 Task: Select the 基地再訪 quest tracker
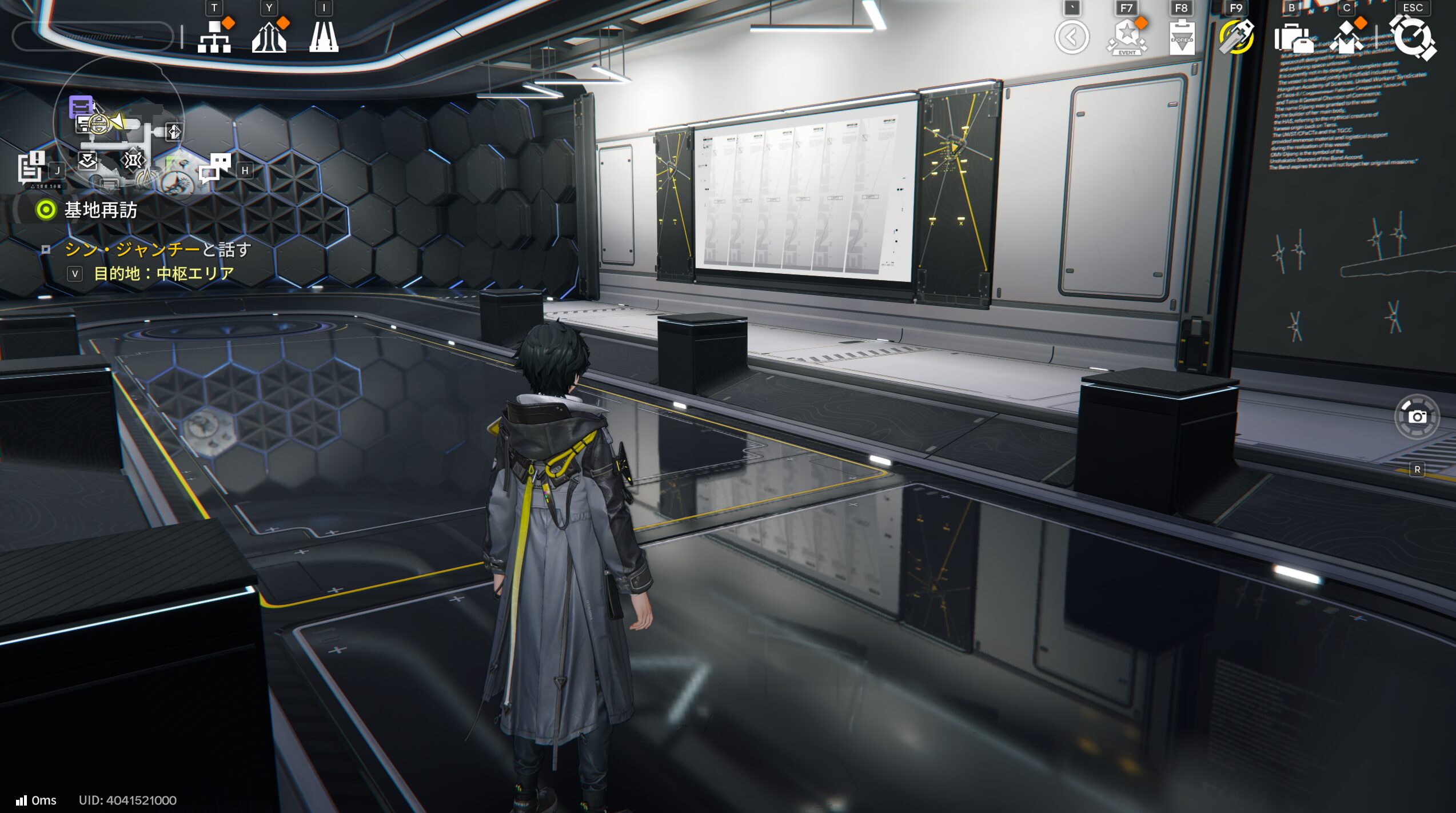coord(100,210)
